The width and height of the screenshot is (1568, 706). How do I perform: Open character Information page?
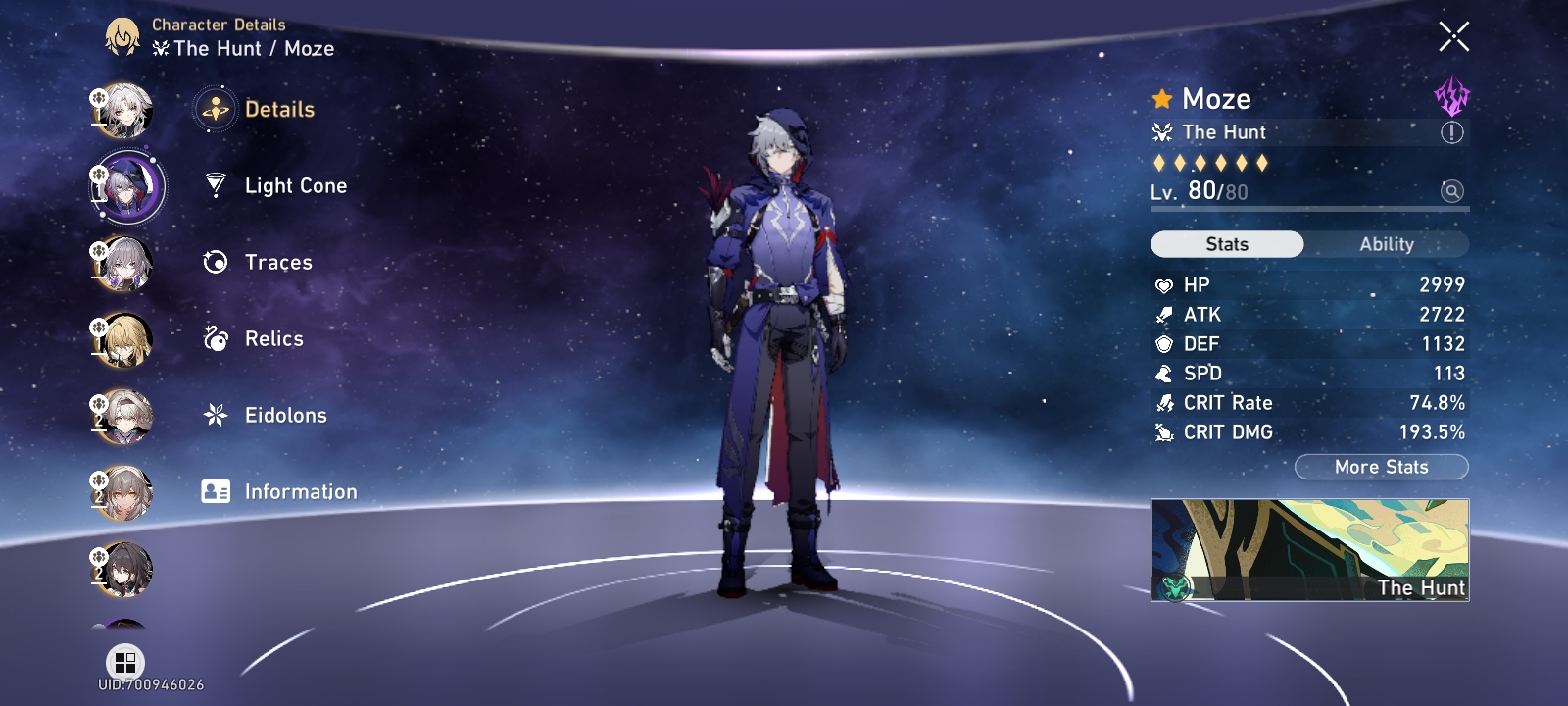(299, 491)
